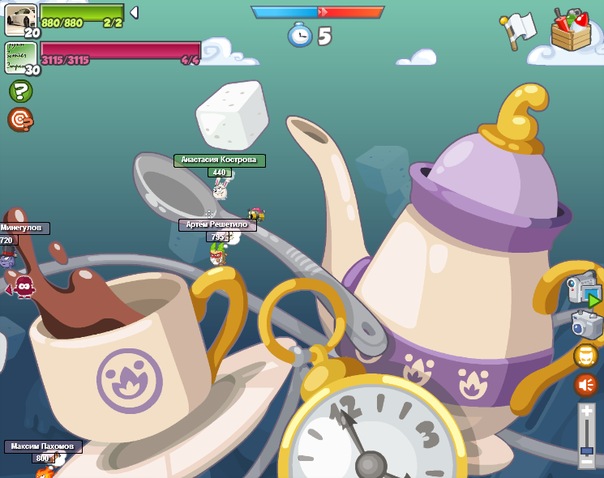Screen dimensions: 604x478
Task: Click the orange target hint icon
Action: coord(20,120)
